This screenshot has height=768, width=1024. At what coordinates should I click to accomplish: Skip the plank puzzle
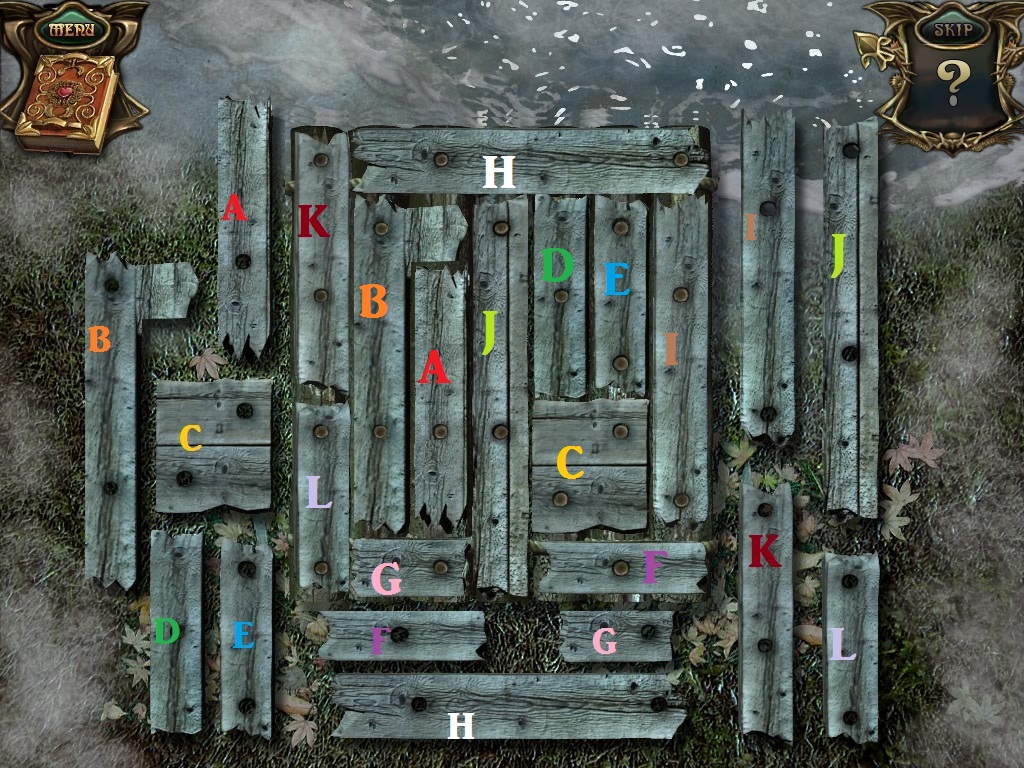pyautogui.click(x=951, y=29)
